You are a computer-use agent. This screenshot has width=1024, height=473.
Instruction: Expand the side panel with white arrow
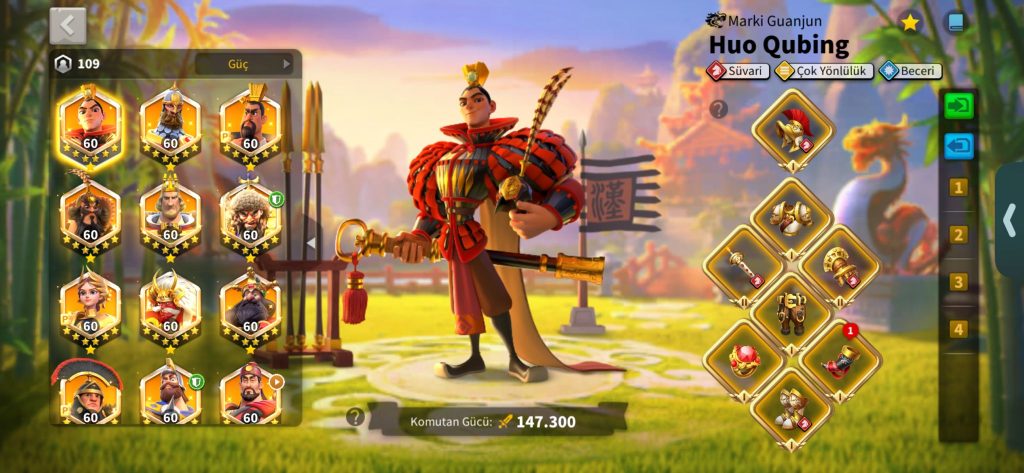pyautogui.click(x=1010, y=220)
